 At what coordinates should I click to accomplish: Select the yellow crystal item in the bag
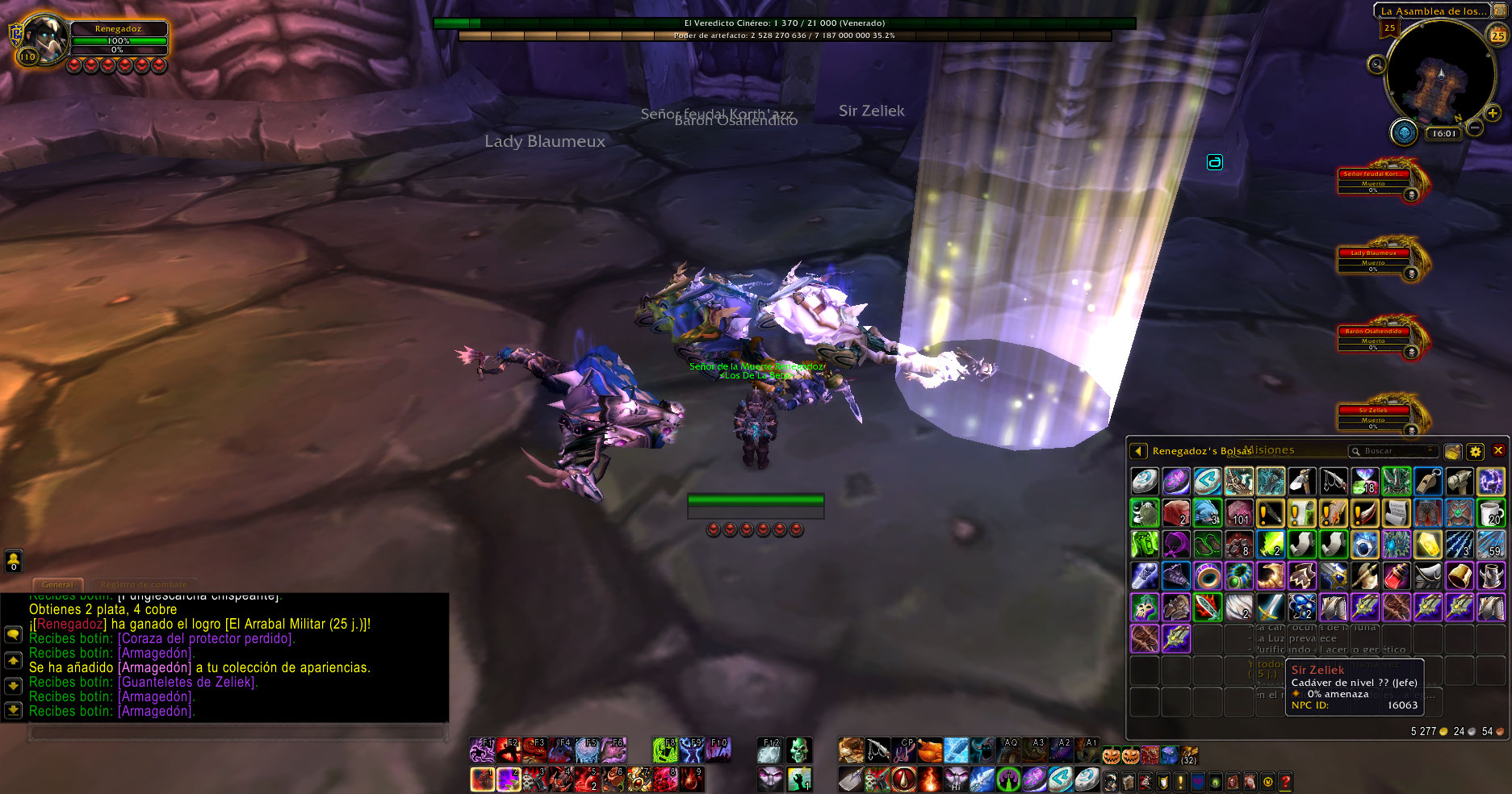pyautogui.click(x=1427, y=545)
